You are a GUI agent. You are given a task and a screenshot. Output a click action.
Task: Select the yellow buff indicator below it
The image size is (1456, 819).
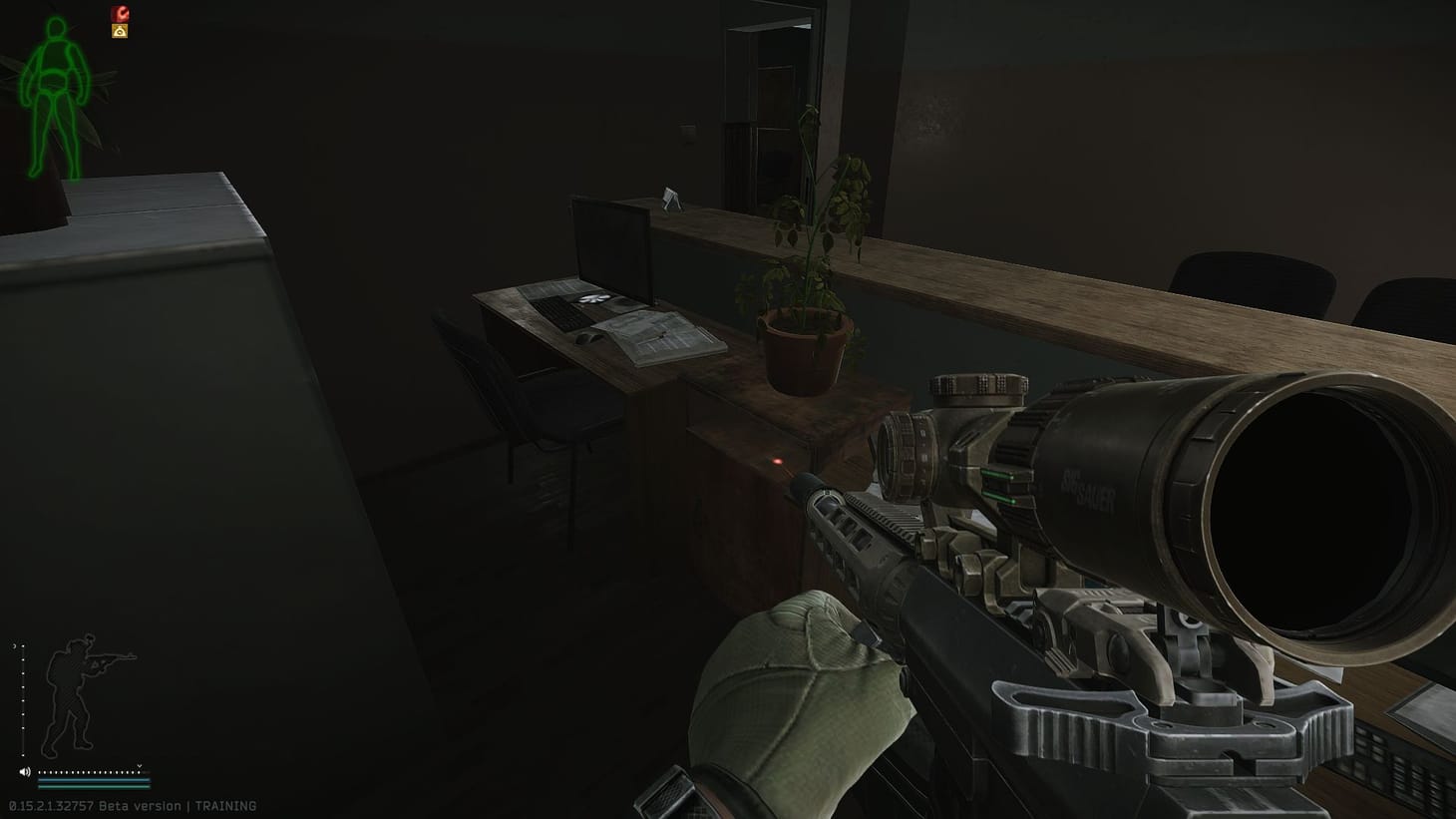click(120, 31)
